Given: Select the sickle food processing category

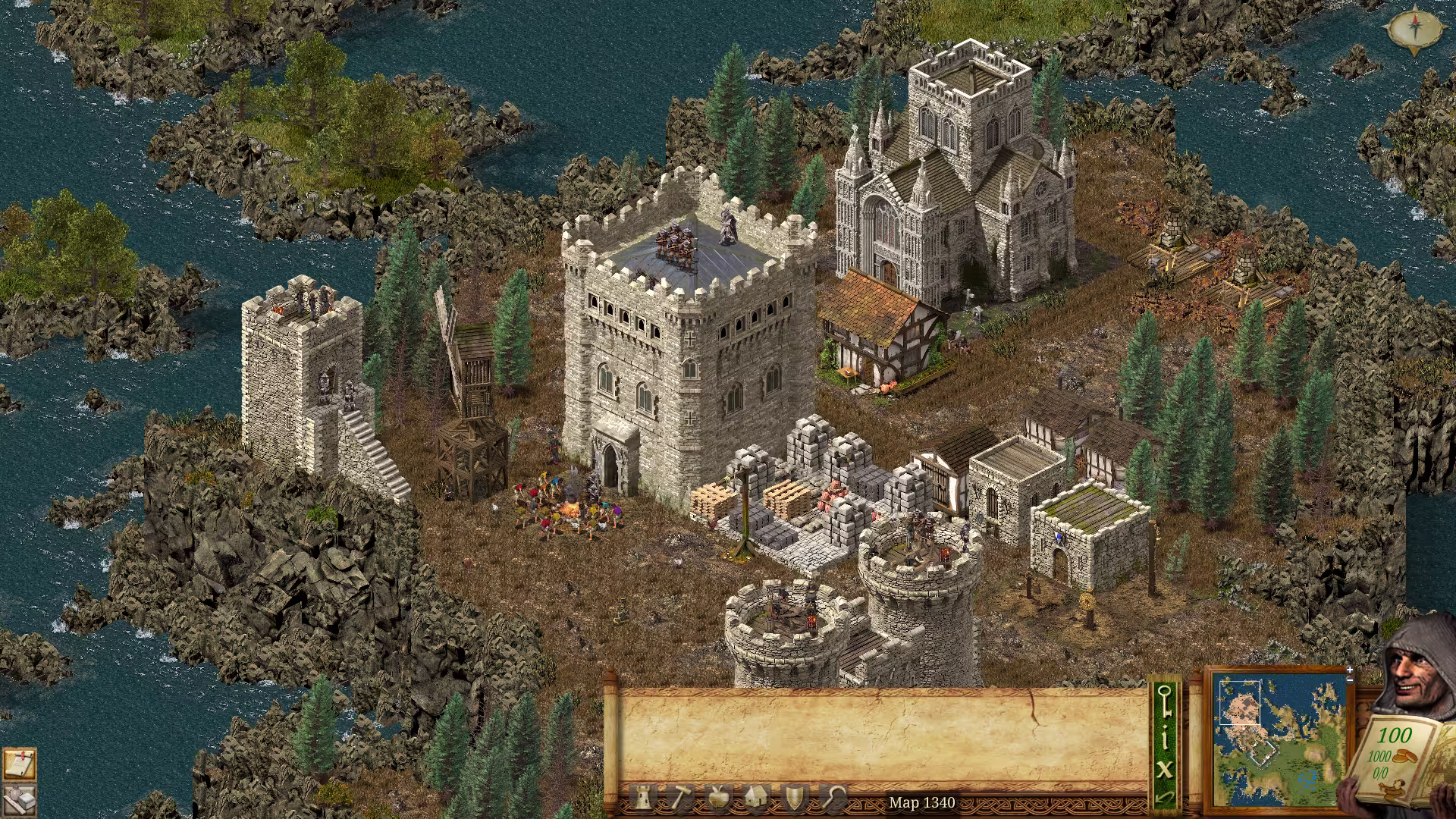Looking at the screenshot, I should 833,798.
